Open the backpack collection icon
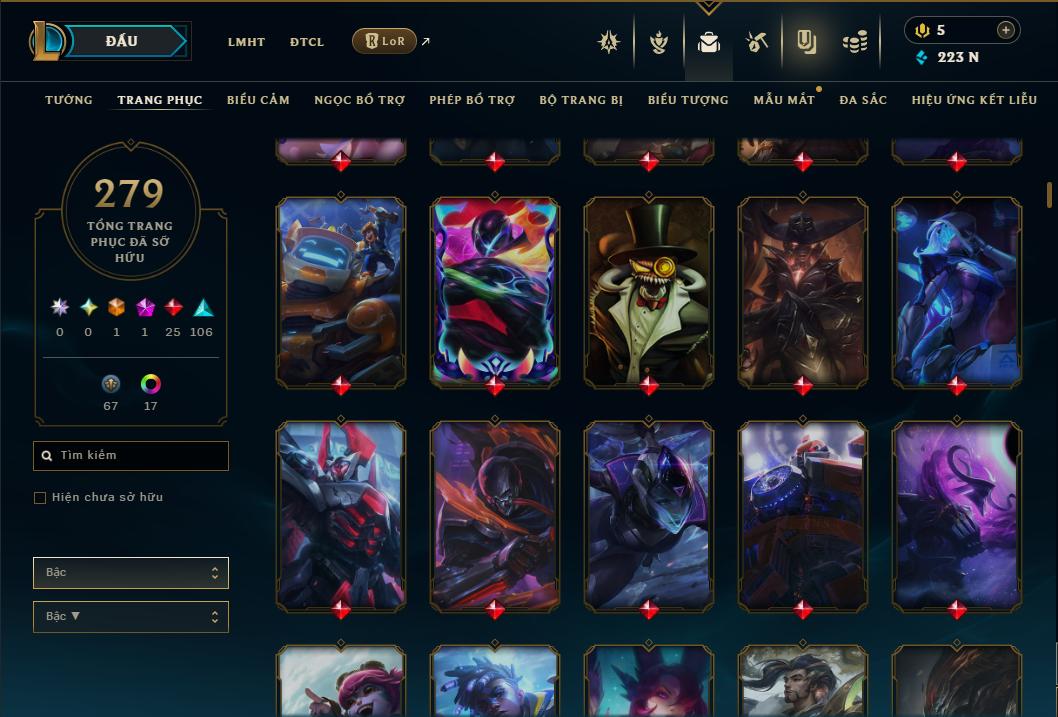Image resolution: width=1058 pixels, height=717 pixels. coord(709,42)
